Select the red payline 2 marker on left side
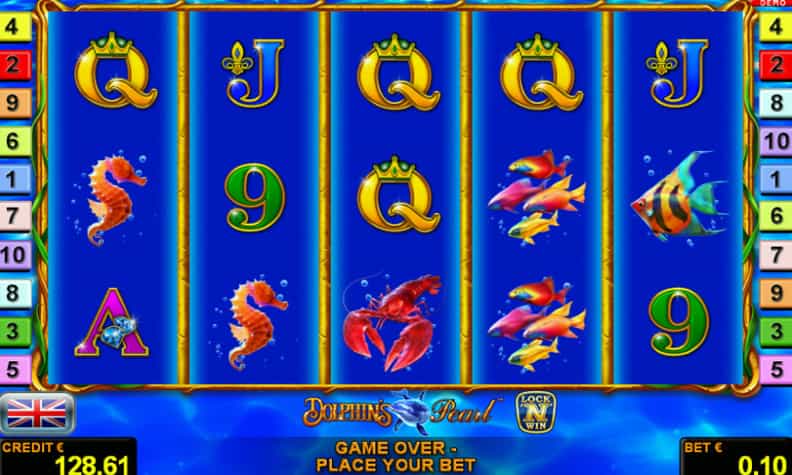This screenshot has width=792, height=475. 14,66
